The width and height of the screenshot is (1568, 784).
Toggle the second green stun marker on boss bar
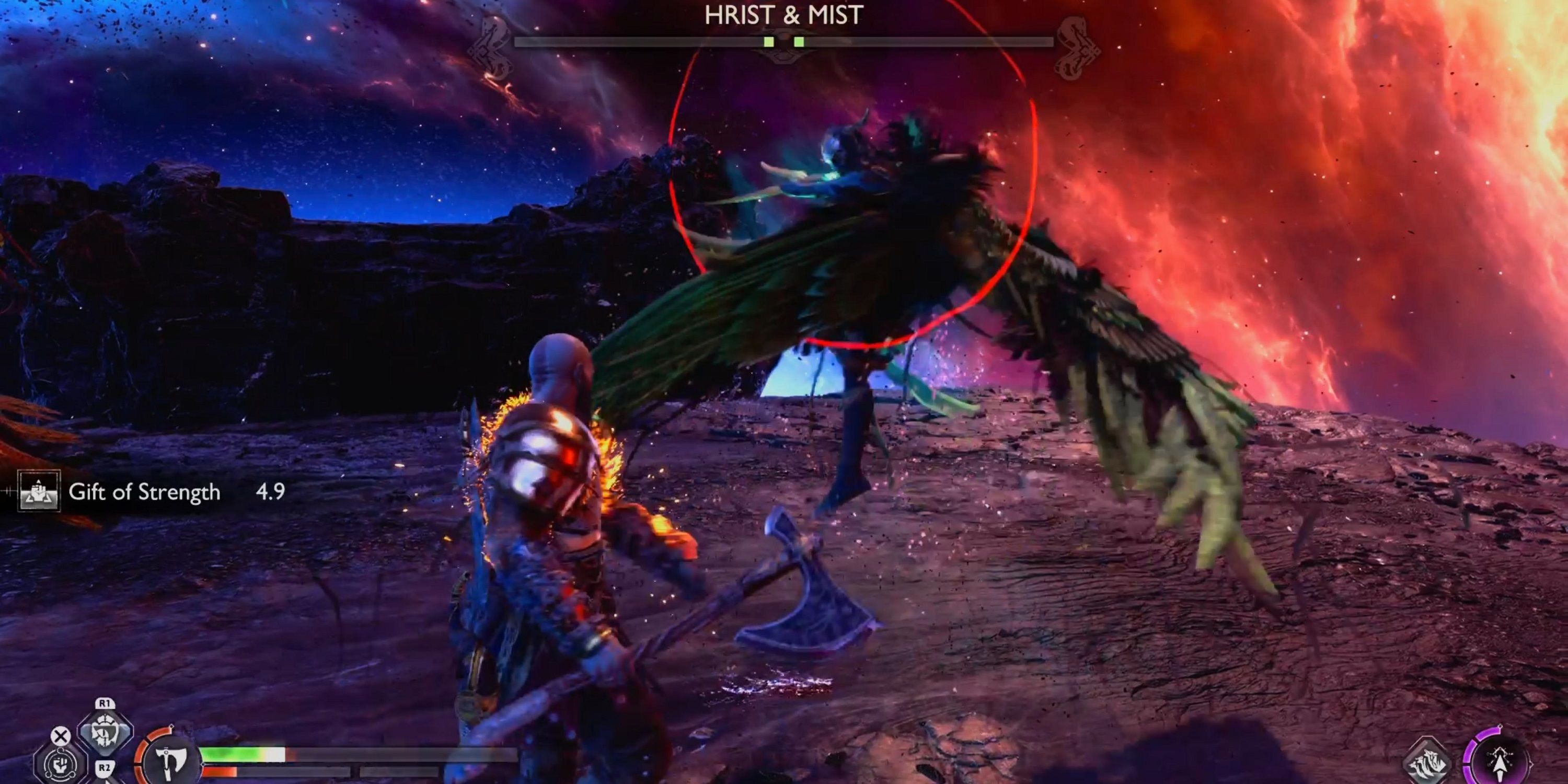tap(798, 41)
